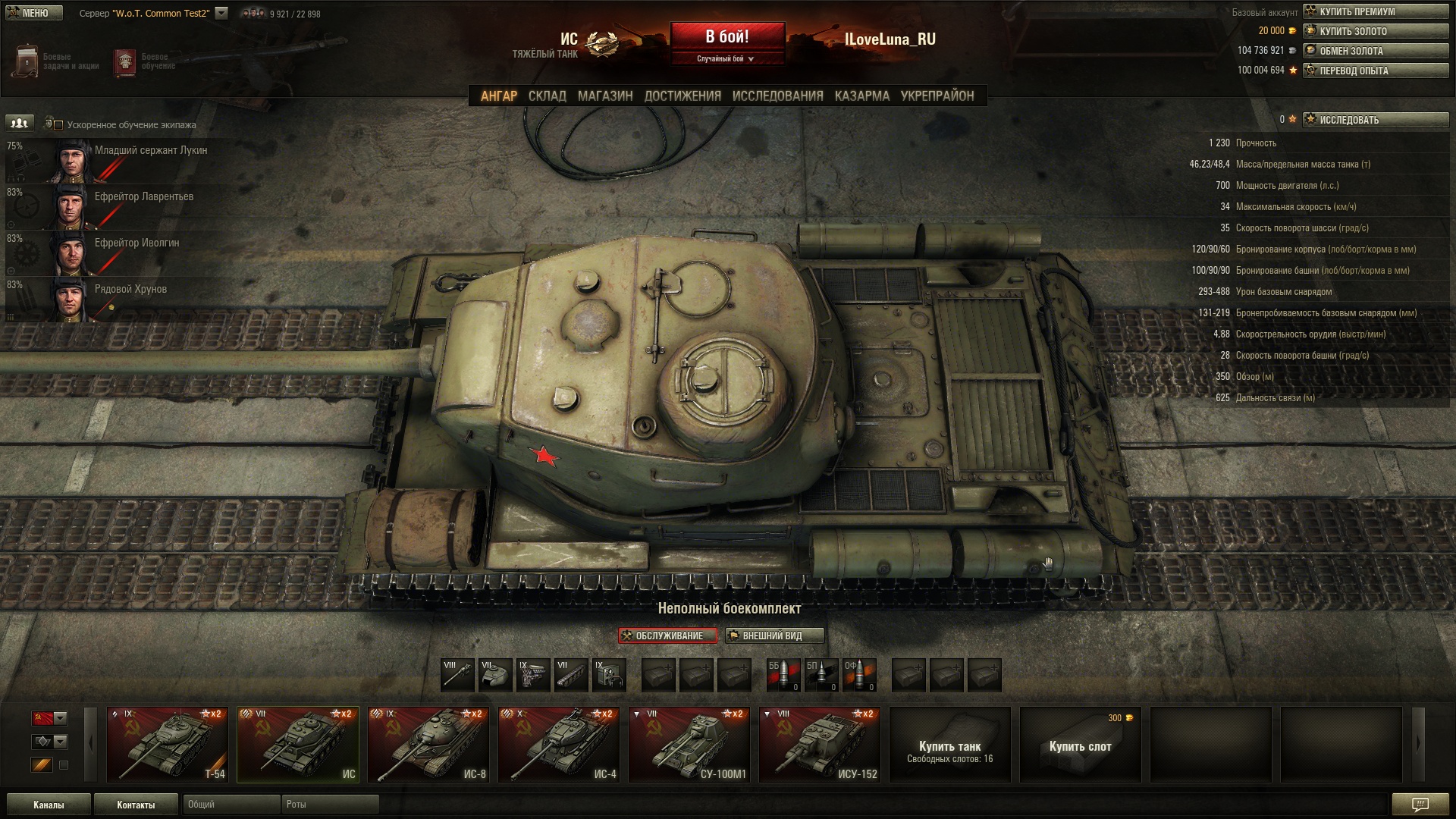1456x819 pixels.
Task: Select the УКРЕПРАЙОН tab
Action: tap(937, 96)
